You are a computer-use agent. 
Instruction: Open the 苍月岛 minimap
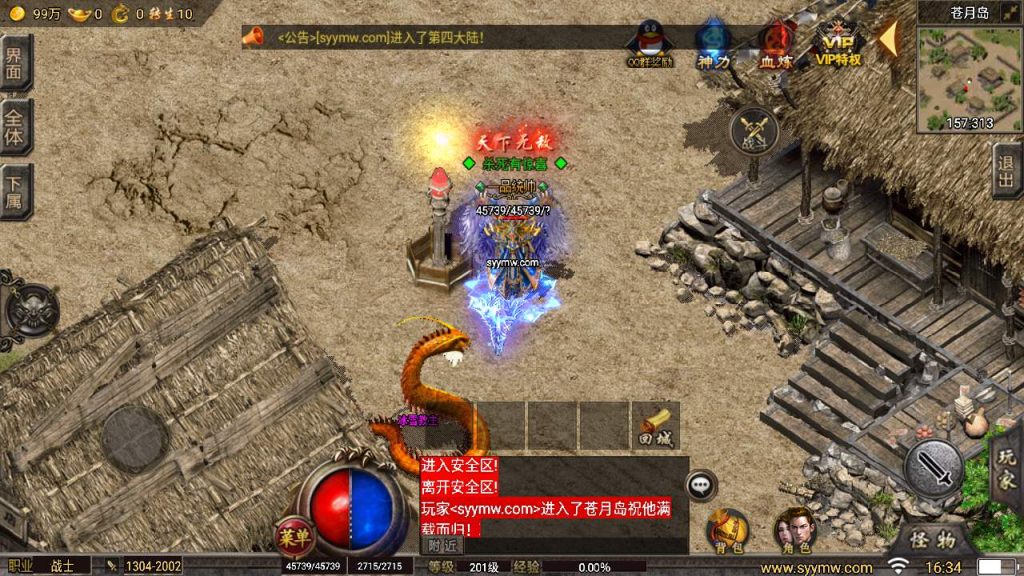[x=969, y=78]
